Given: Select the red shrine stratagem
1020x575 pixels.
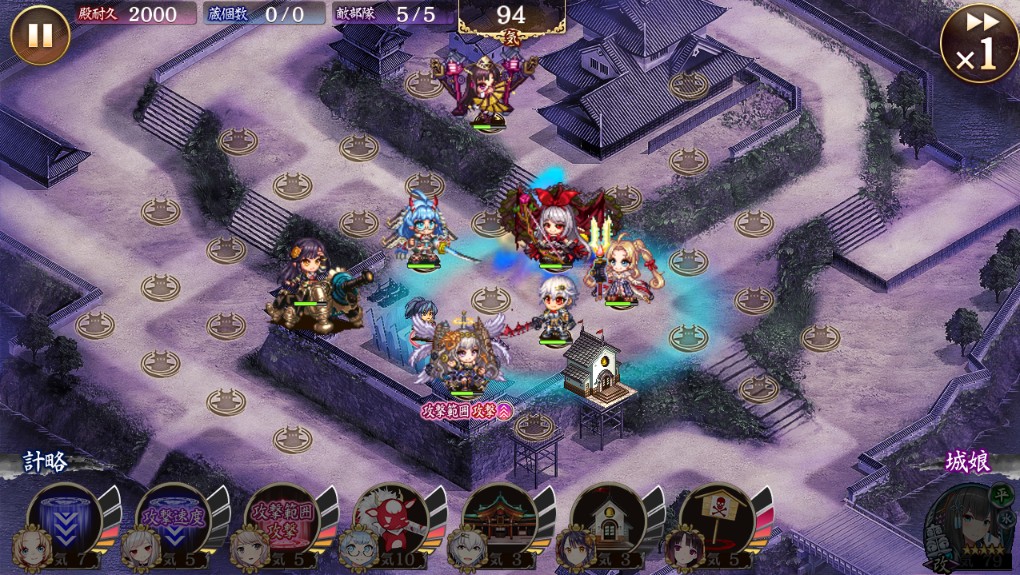Looking at the screenshot, I should [497, 520].
